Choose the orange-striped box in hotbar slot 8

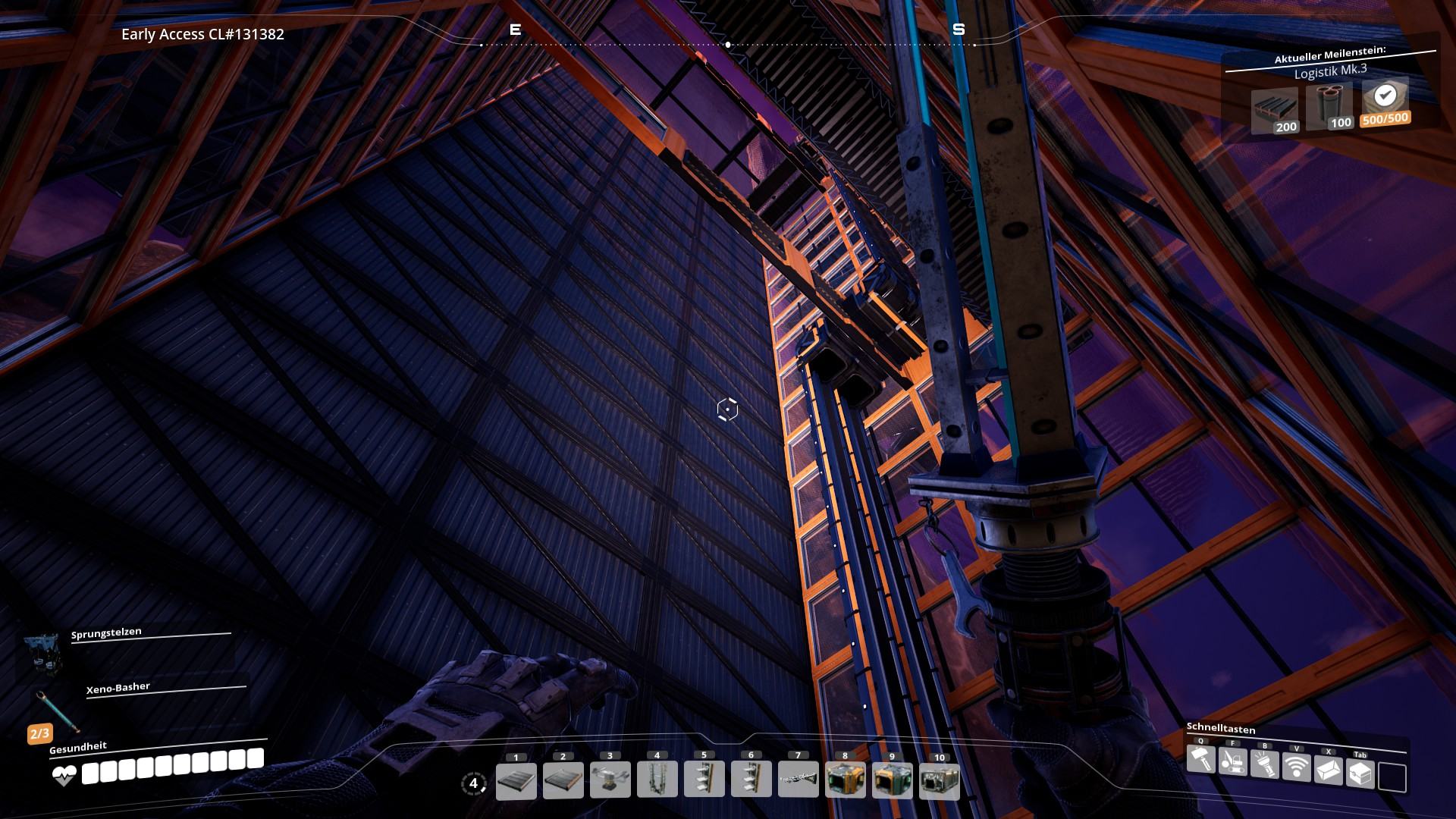(846, 781)
